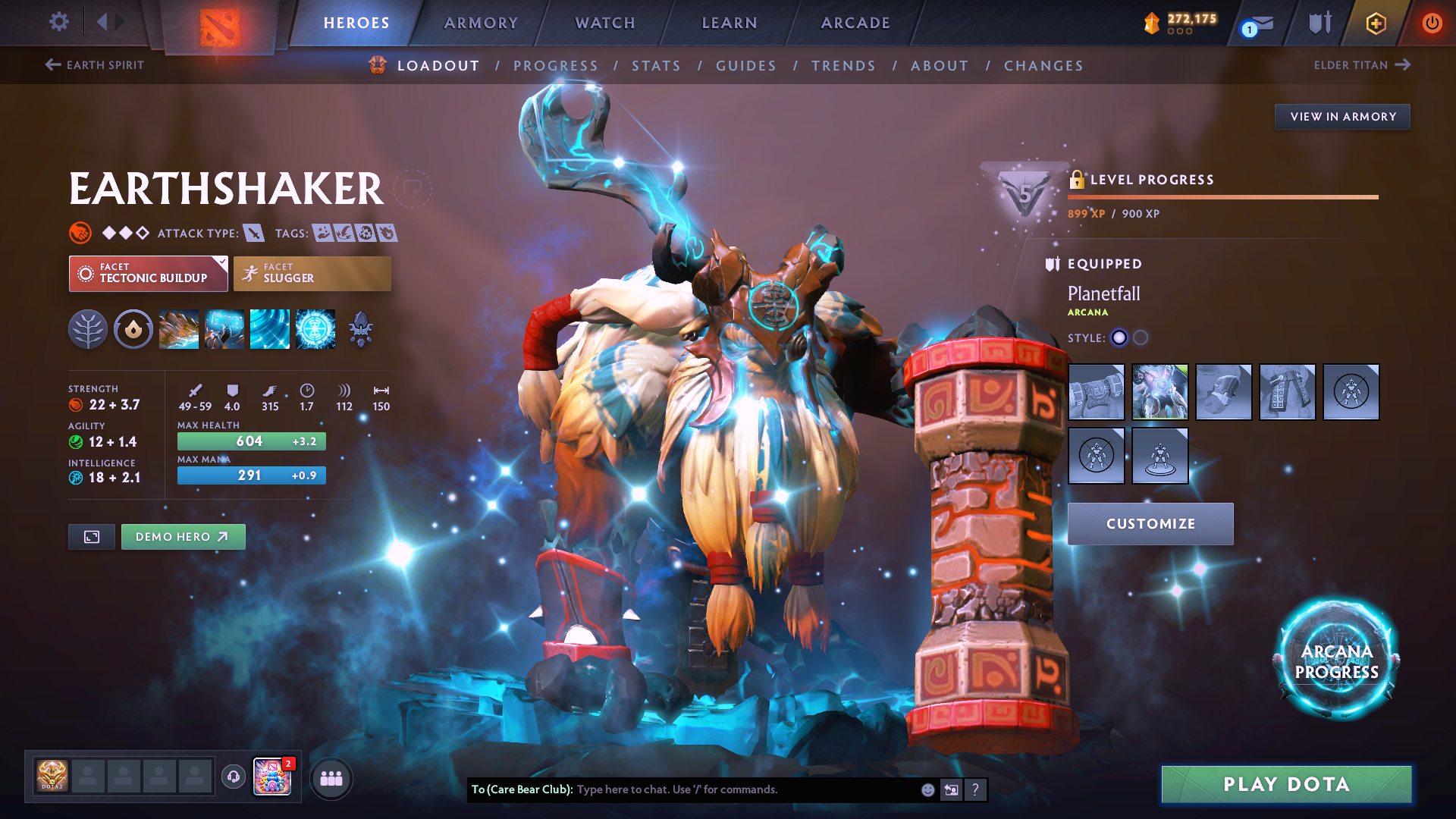
Task: Focus the party chat input field
Action: coord(743,789)
